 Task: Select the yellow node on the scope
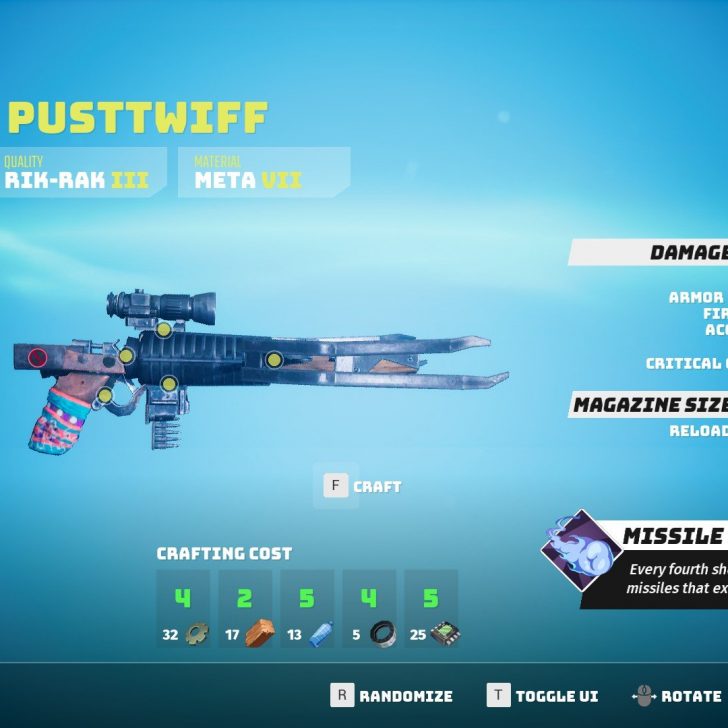[x=163, y=329]
